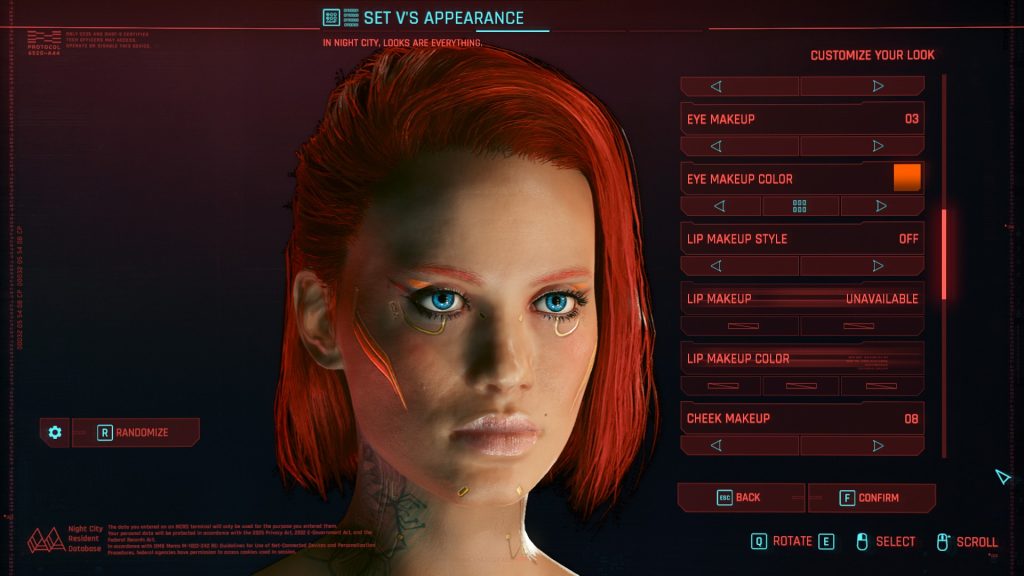Choose previous Eye Makeup Color
The image size is (1024, 576).
pos(720,206)
